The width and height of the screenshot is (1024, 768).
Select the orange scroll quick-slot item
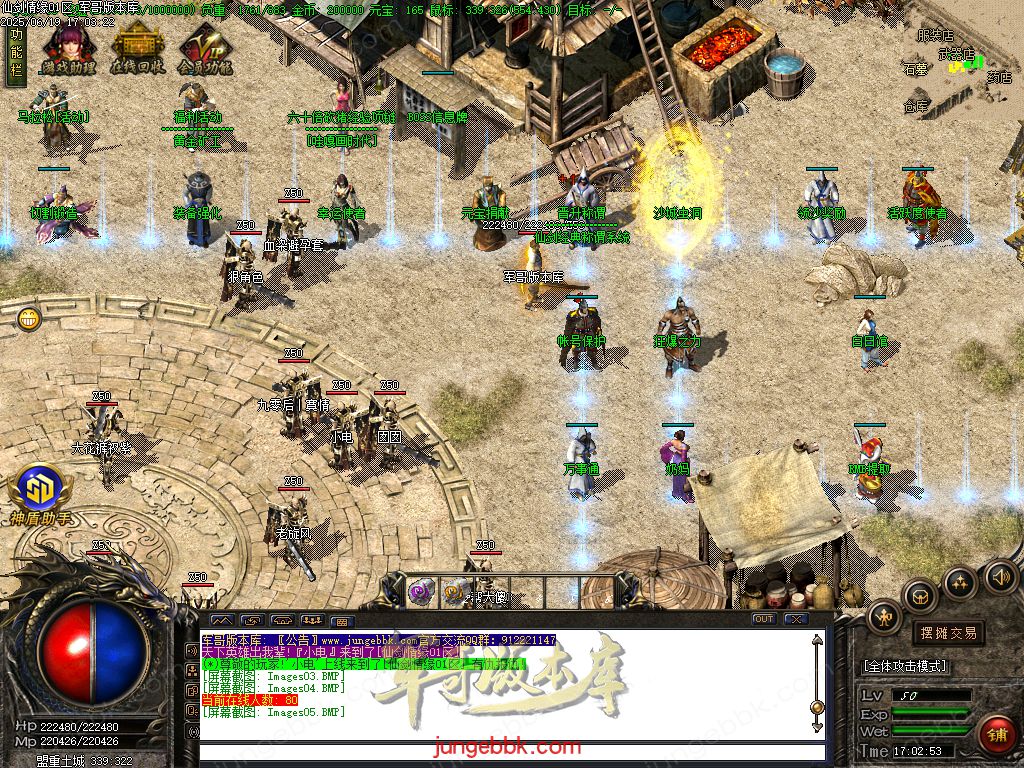click(x=455, y=592)
